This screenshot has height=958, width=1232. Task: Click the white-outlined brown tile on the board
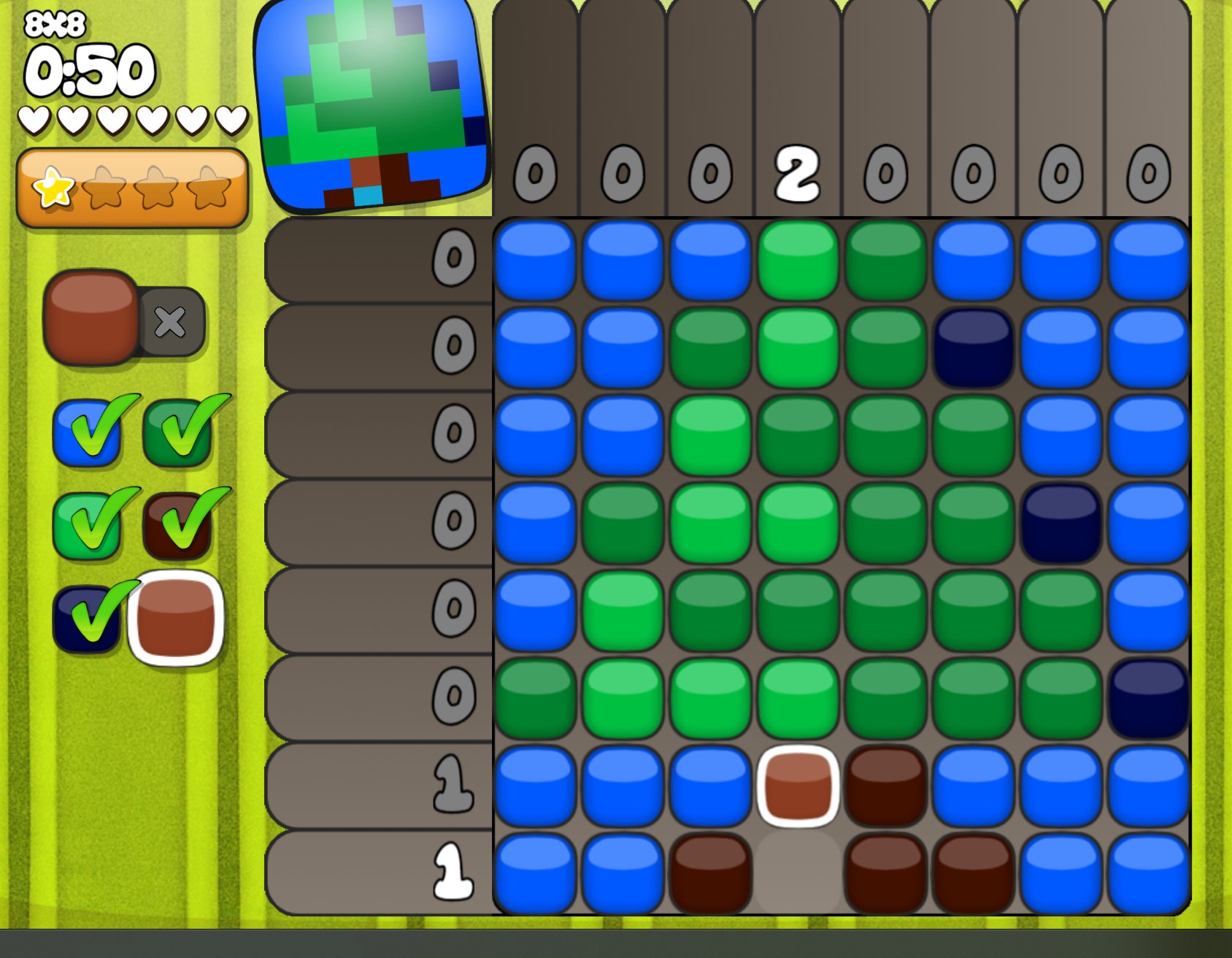[798, 786]
